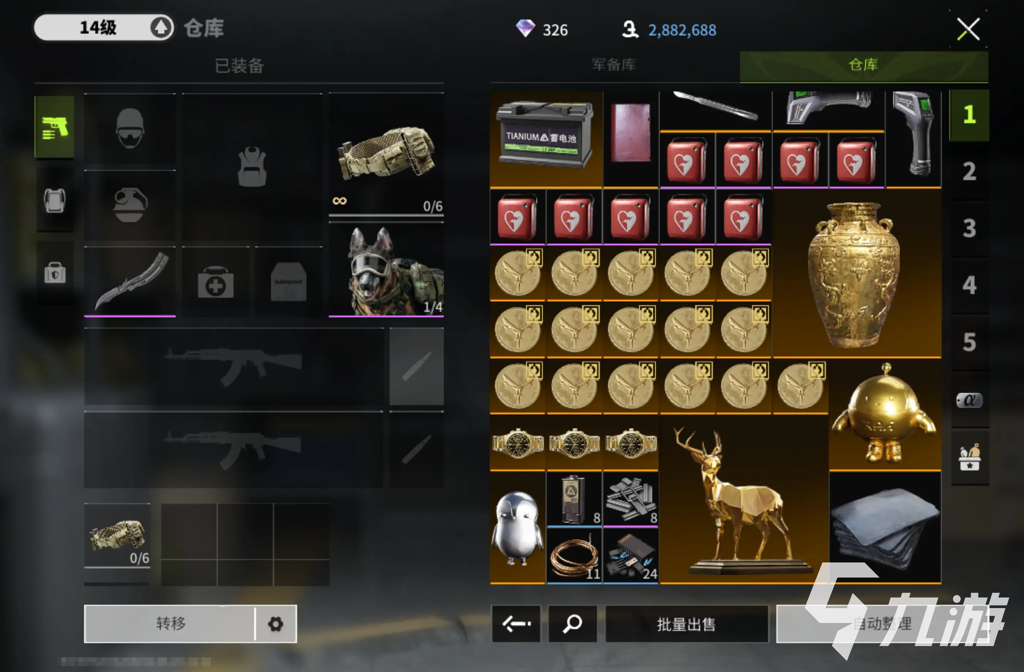1024x672 pixels.
Task: Open the pistol equipment category tab
Action: (55, 127)
